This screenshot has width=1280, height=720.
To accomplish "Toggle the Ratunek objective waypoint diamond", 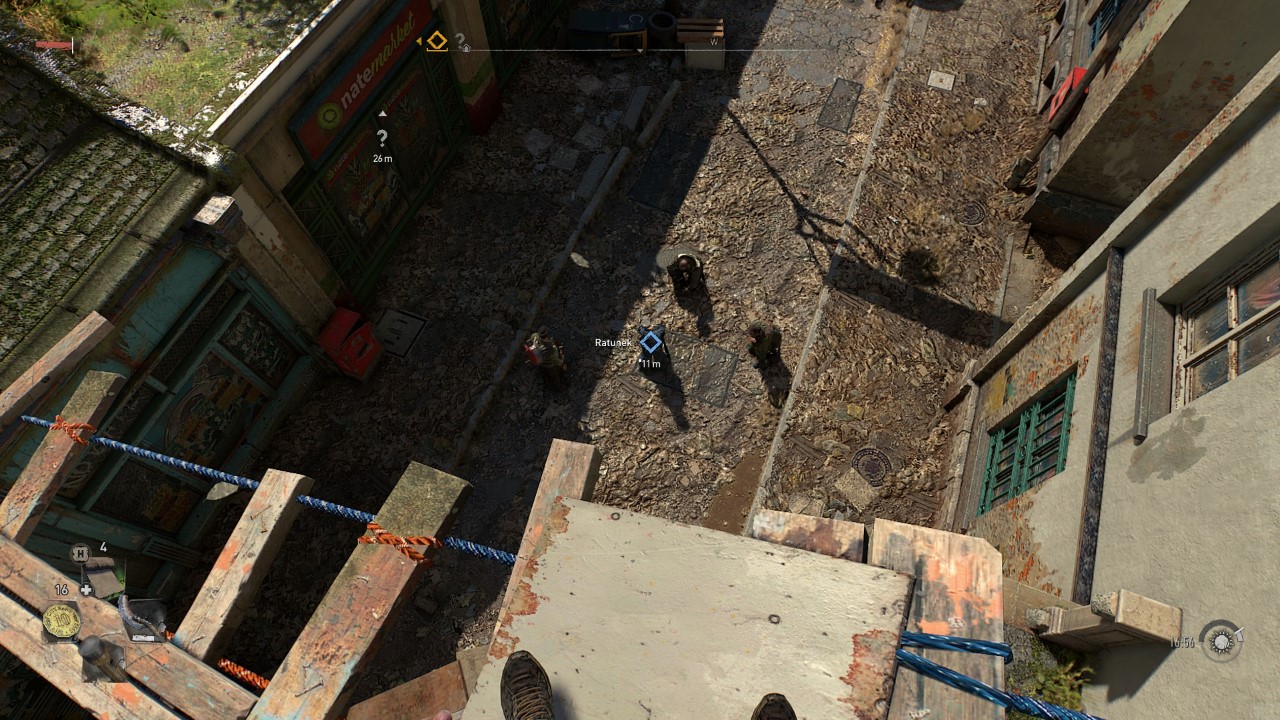I will [x=650, y=341].
